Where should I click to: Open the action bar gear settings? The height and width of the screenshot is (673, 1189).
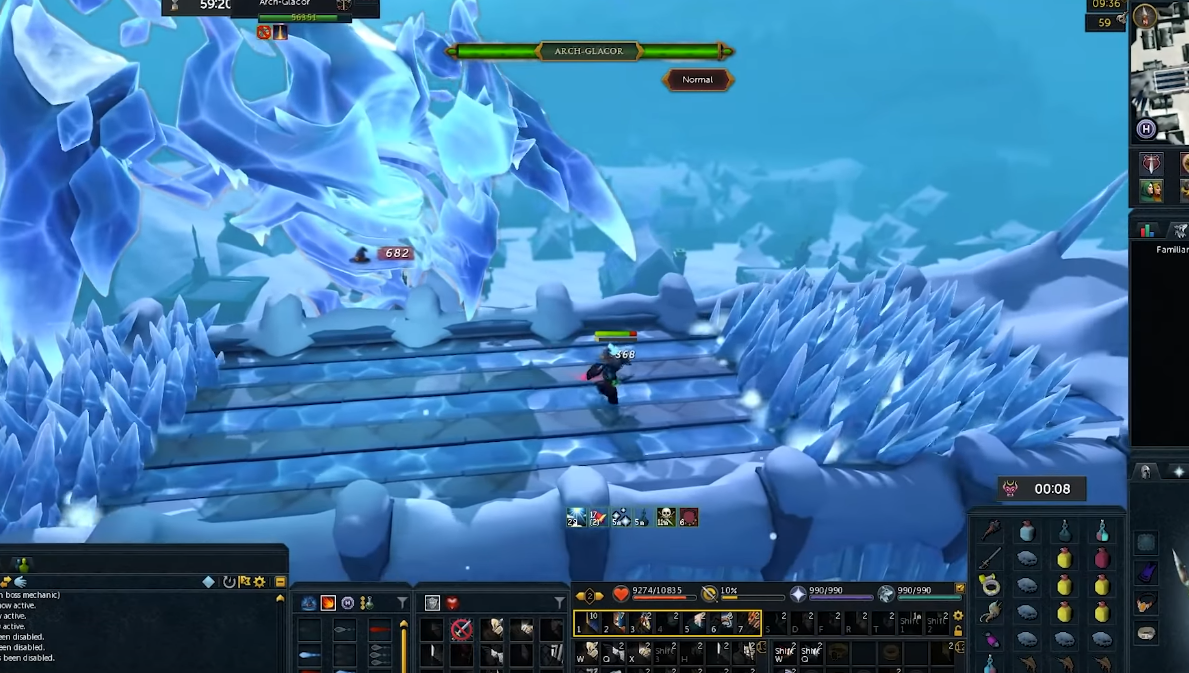pos(958,615)
